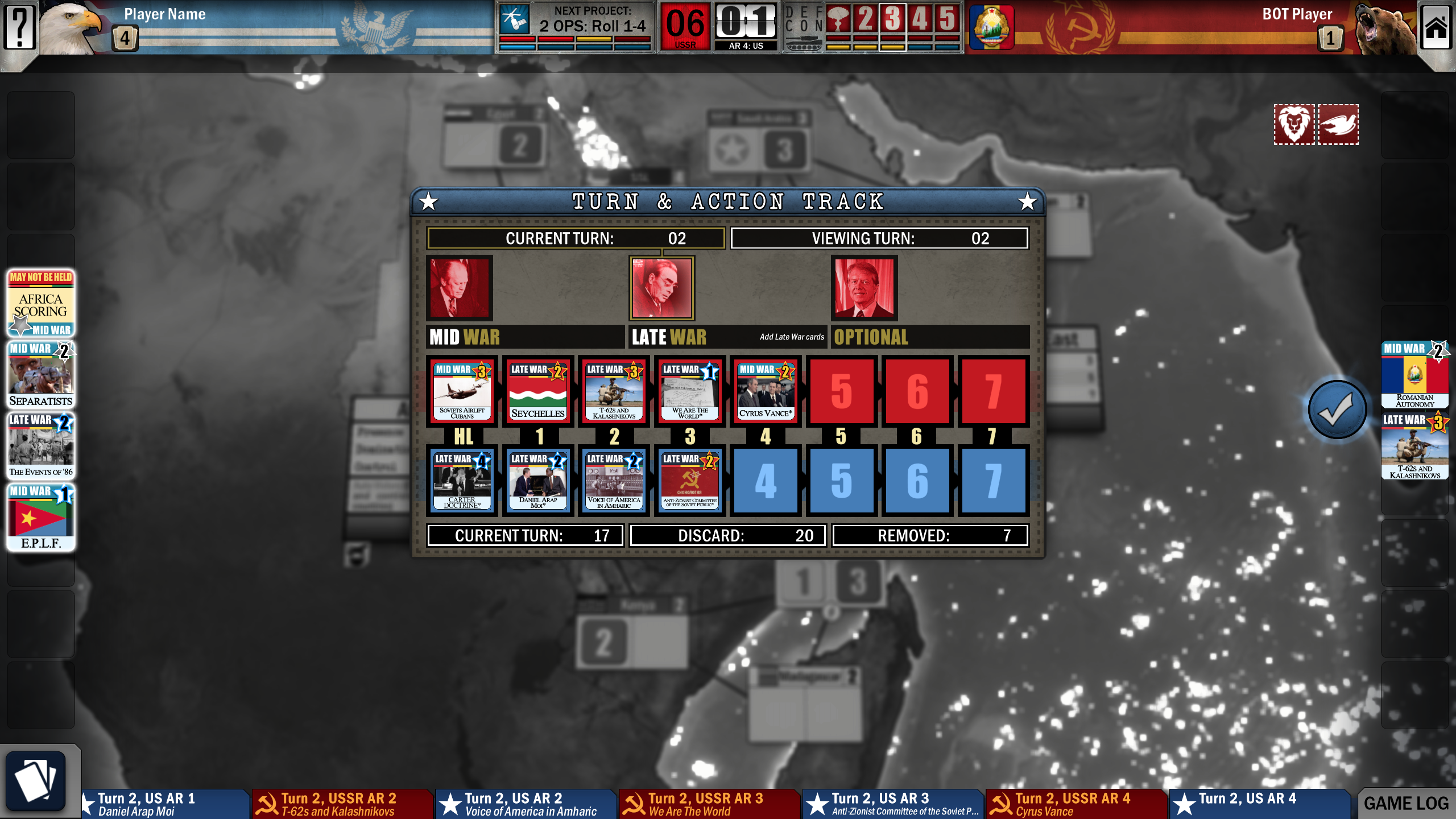Select the Carter Optional cards portrait
The image size is (1456, 819).
tap(863, 288)
